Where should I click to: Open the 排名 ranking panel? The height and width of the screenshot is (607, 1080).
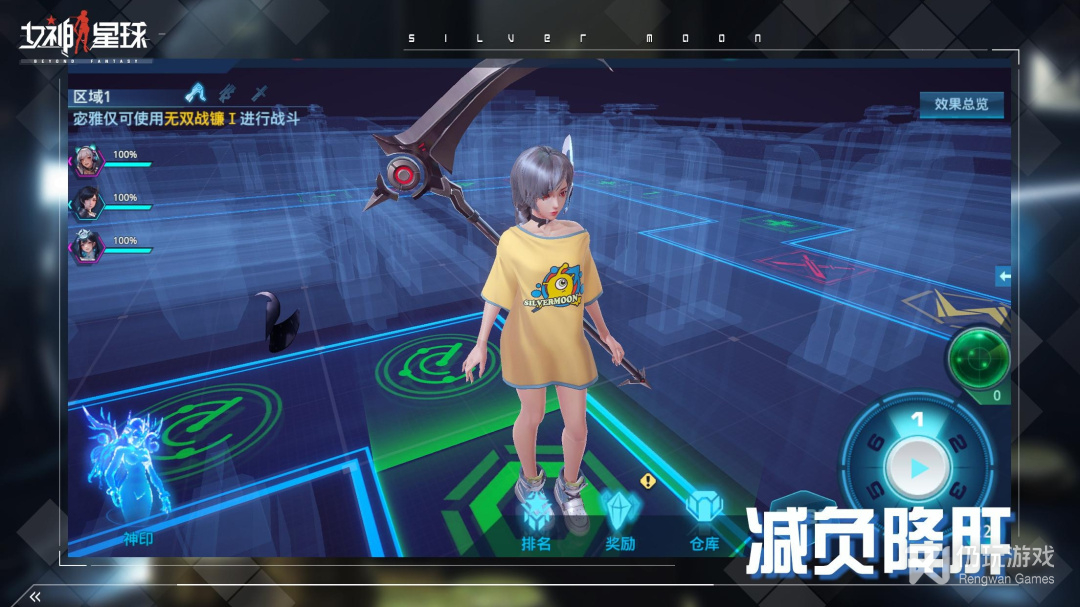537,519
